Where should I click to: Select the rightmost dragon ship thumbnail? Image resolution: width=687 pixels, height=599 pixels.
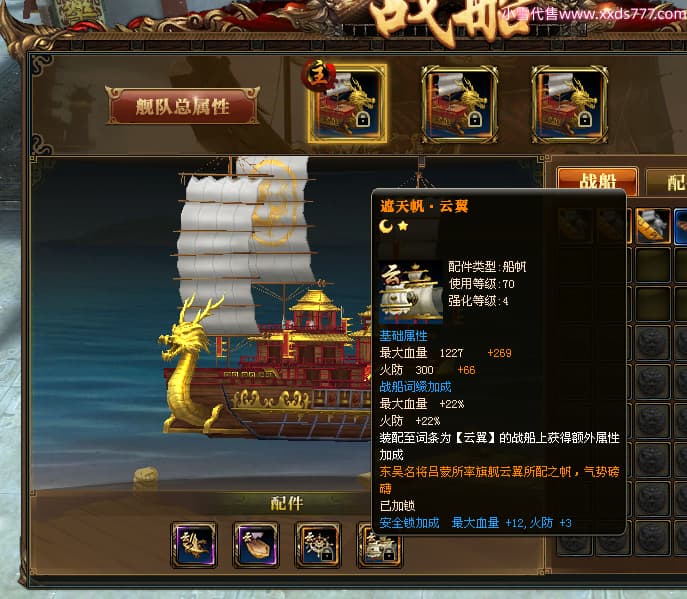[x=569, y=104]
